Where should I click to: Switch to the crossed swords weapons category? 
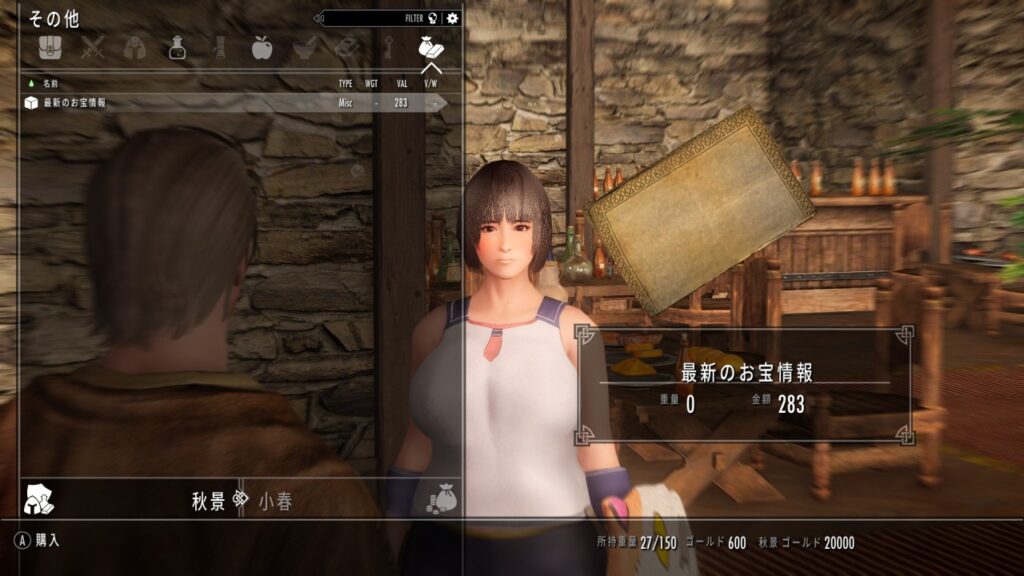(93, 47)
